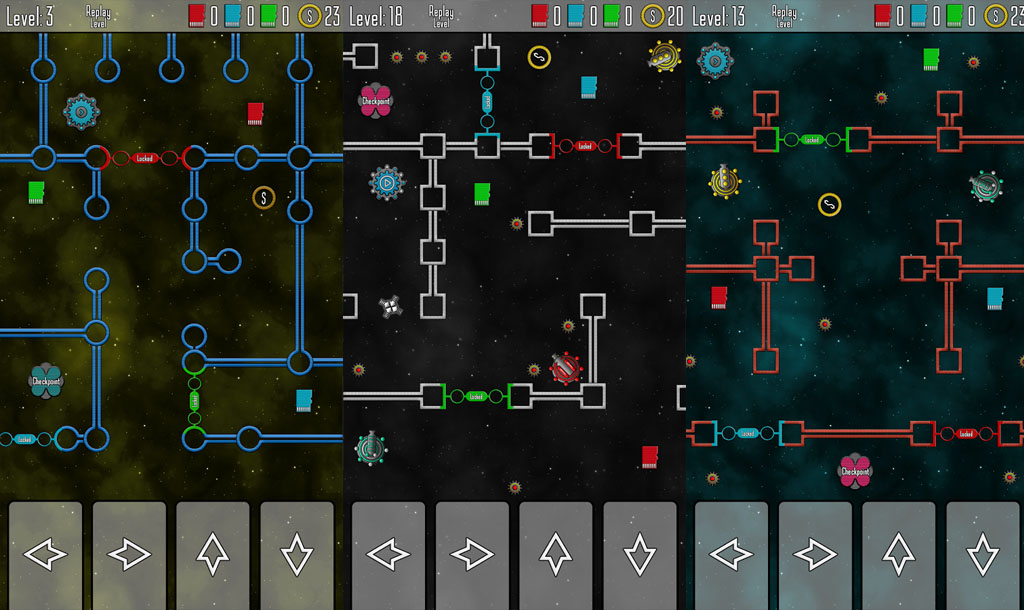
Task: Select the left arrow on the Level 13 screen
Action: pyautogui.click(x=731, y=553)
